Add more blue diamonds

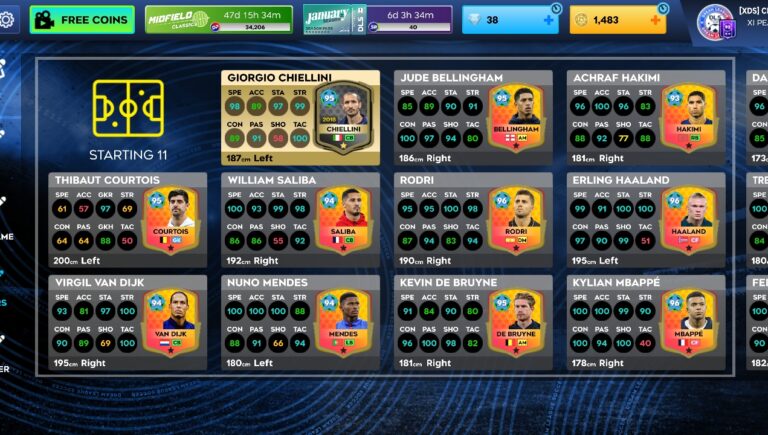[x=548, y=19]
